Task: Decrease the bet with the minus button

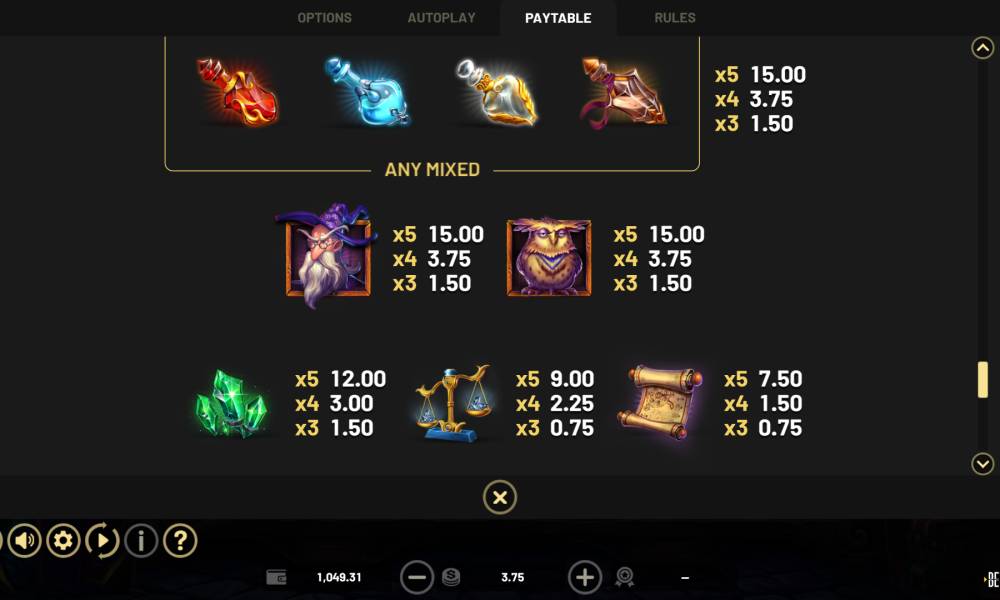Action: [417, 577]
